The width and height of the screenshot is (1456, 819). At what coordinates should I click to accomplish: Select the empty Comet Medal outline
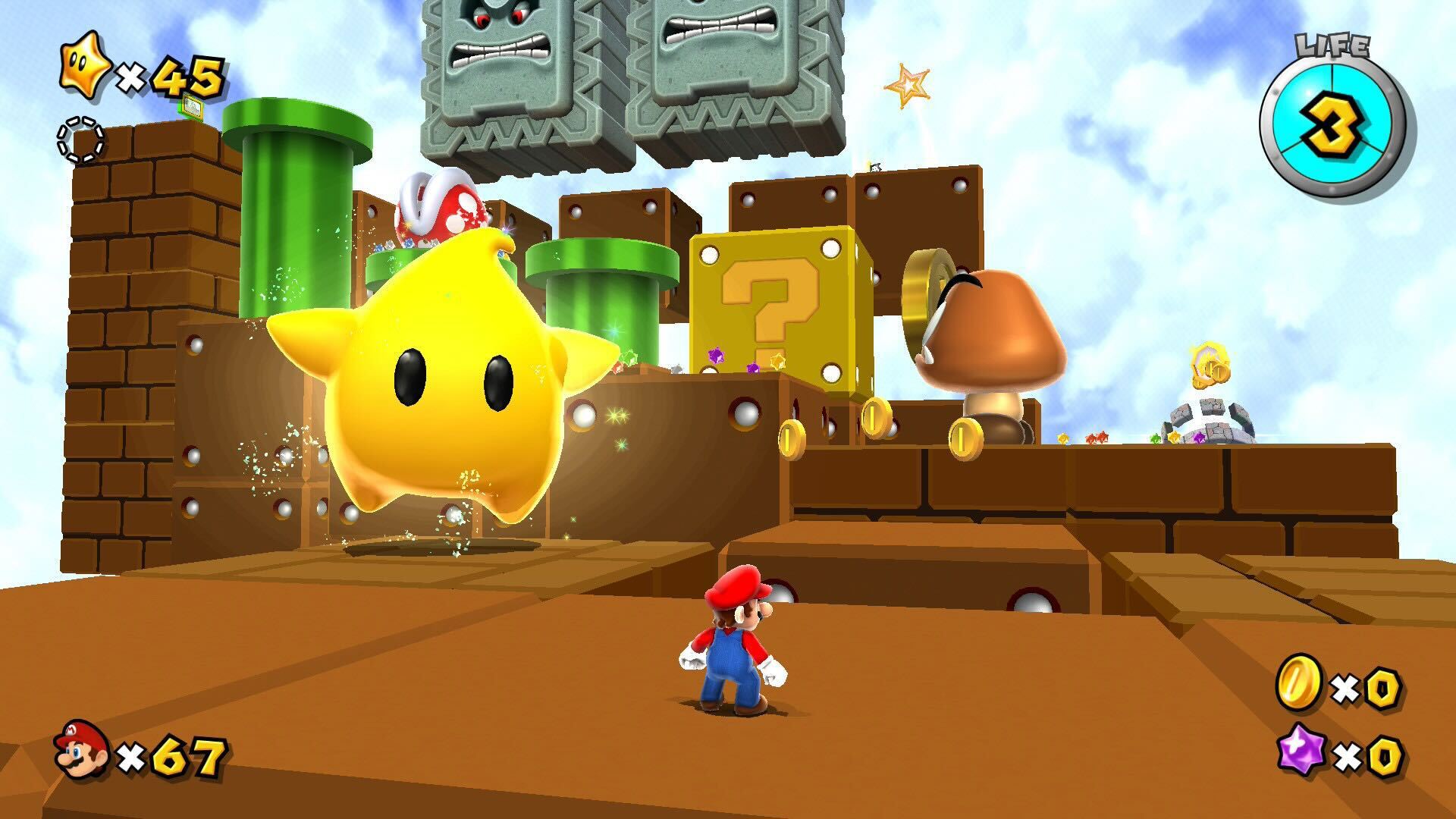point(81,140)
